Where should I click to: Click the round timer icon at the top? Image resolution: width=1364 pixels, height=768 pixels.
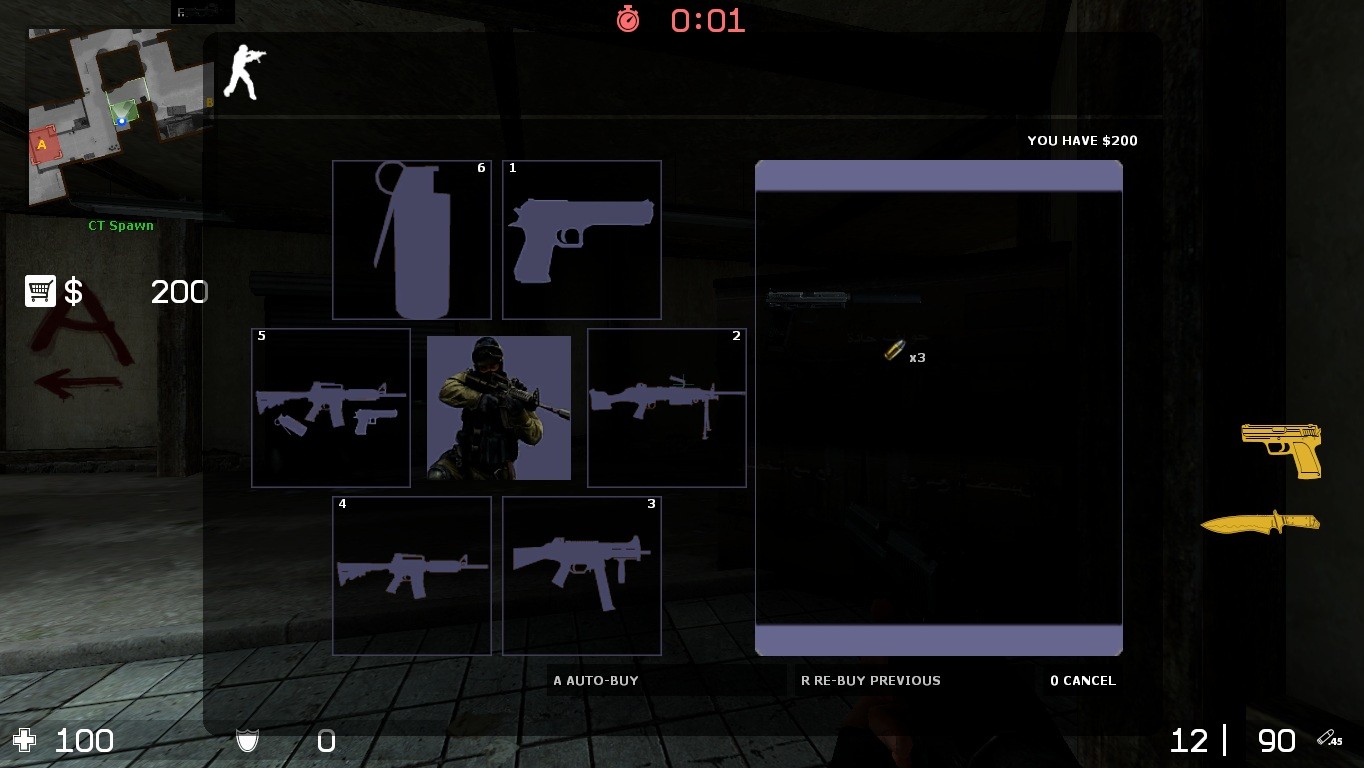click(628, 20)
